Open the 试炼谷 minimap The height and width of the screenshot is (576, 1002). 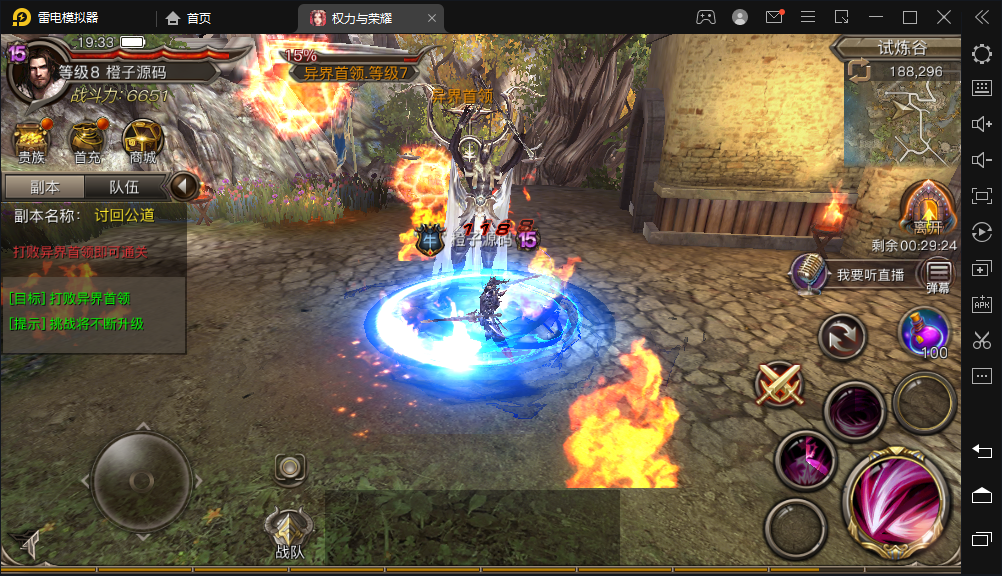point(896,120)
